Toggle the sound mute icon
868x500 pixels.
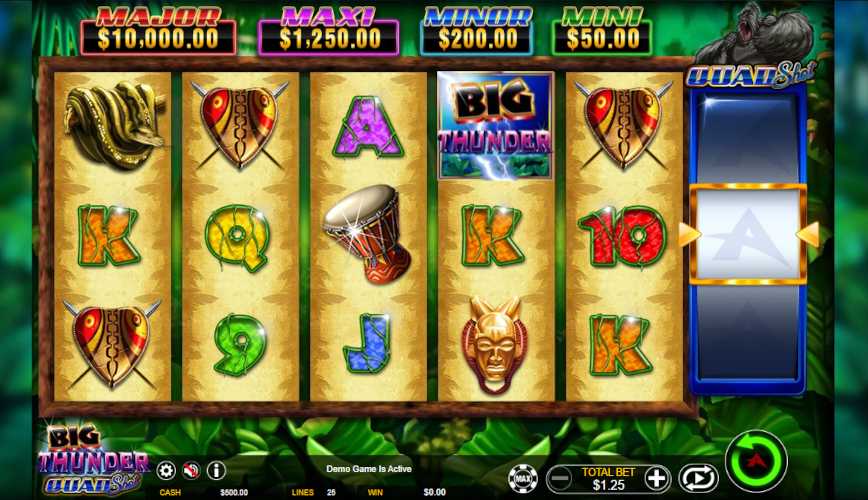[x=190, y=470]
